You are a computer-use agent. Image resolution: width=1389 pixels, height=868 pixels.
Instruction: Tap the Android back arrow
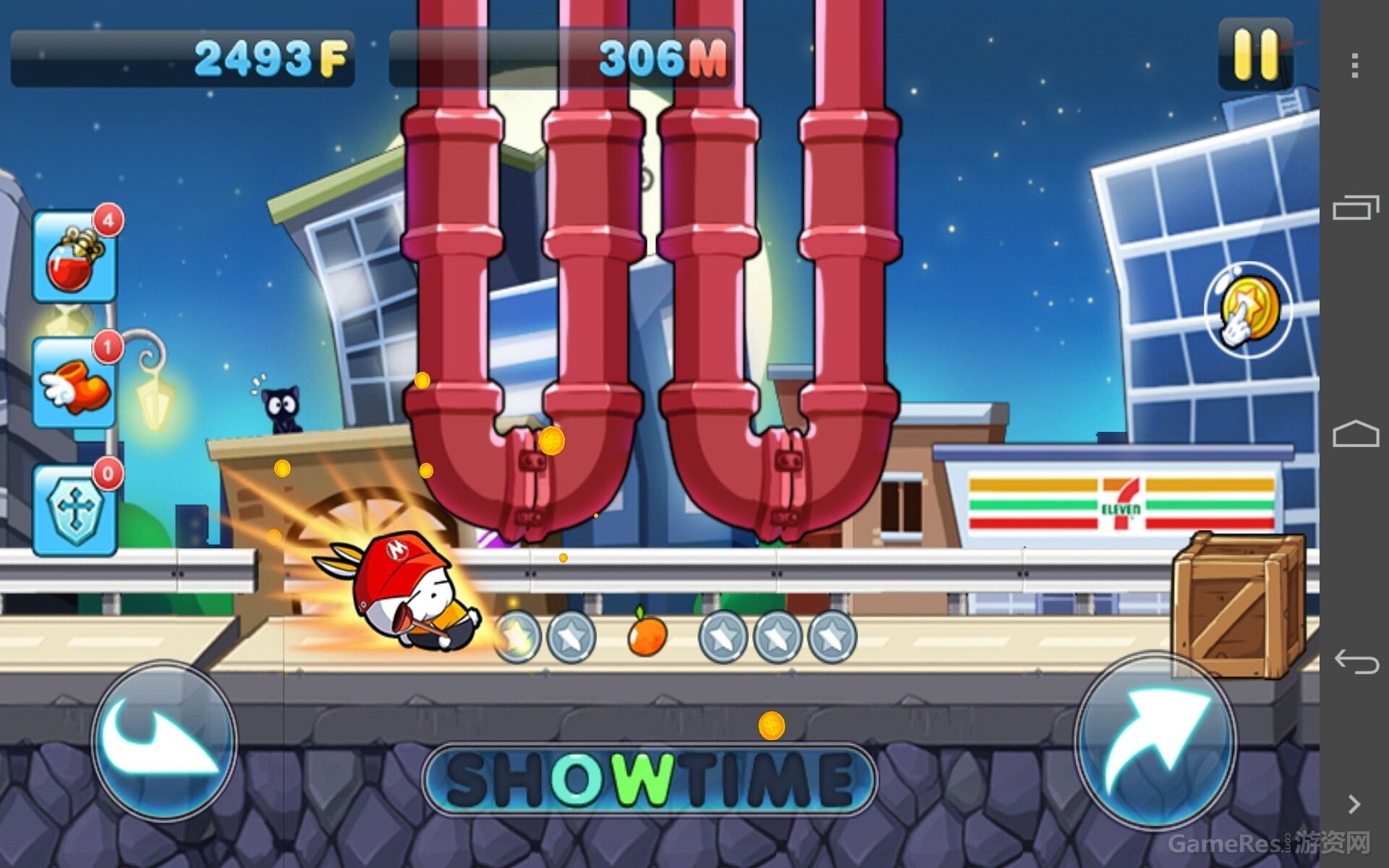1354,660
